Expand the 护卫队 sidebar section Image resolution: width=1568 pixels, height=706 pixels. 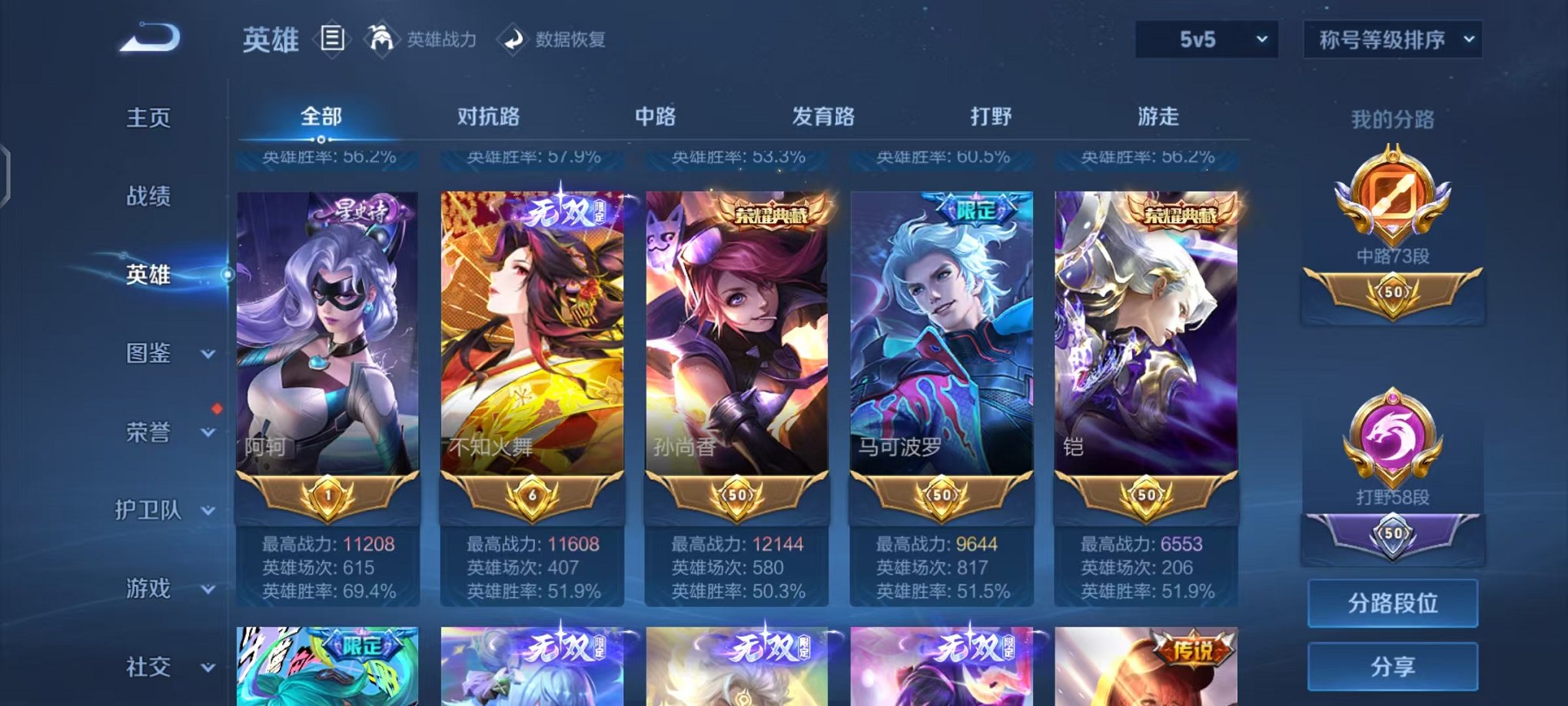149,511
